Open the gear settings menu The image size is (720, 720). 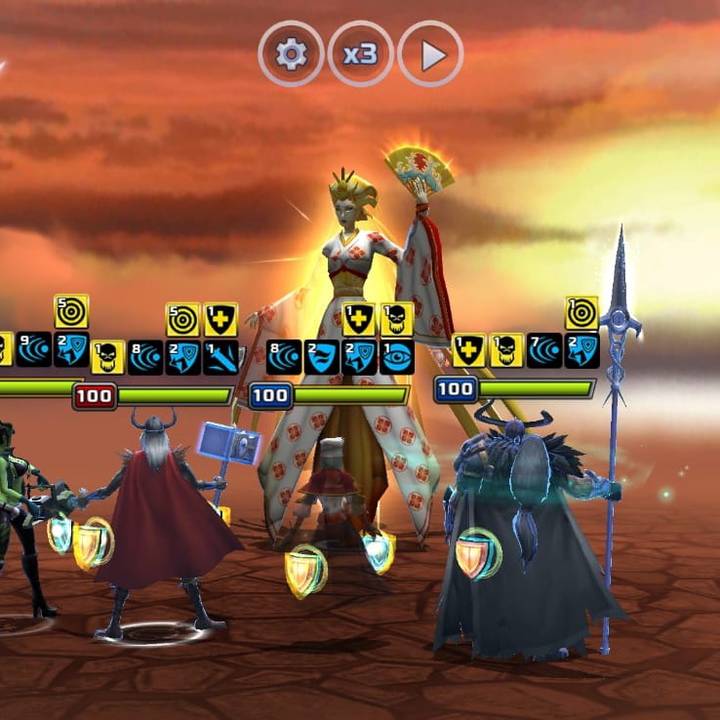click(291, 54)
